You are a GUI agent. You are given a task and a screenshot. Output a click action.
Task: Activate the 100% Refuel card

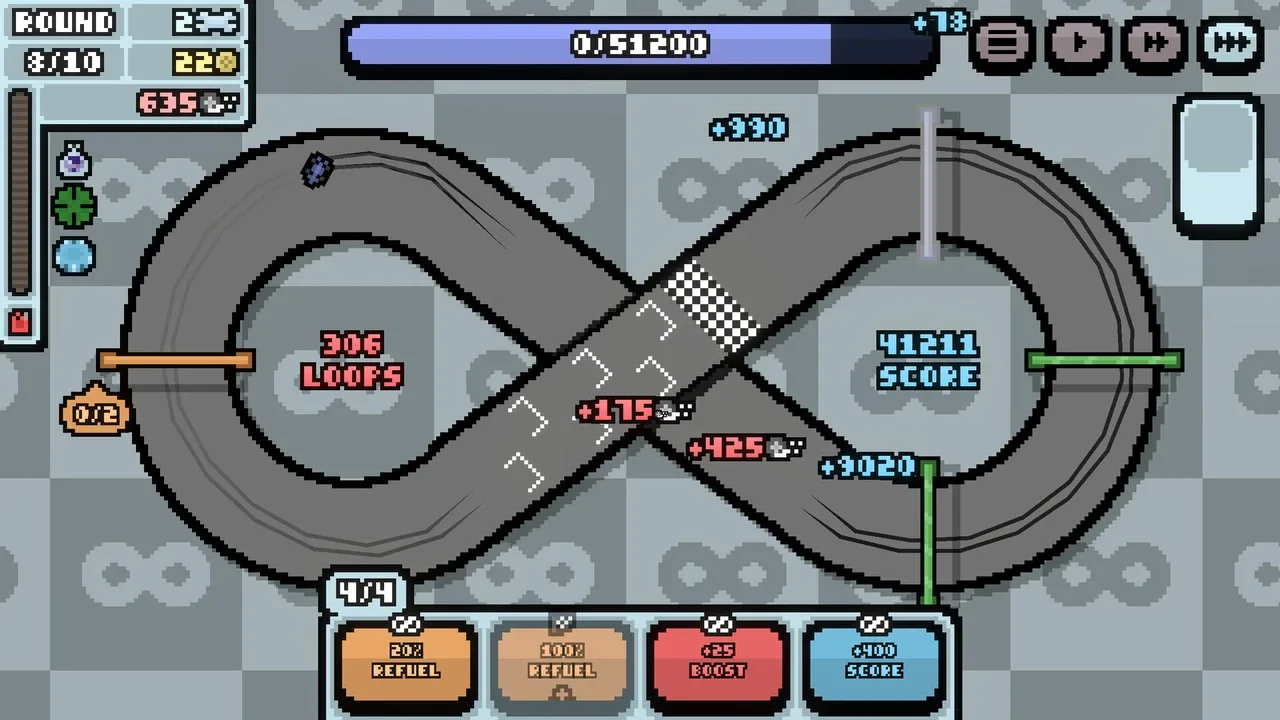[562, 664]
